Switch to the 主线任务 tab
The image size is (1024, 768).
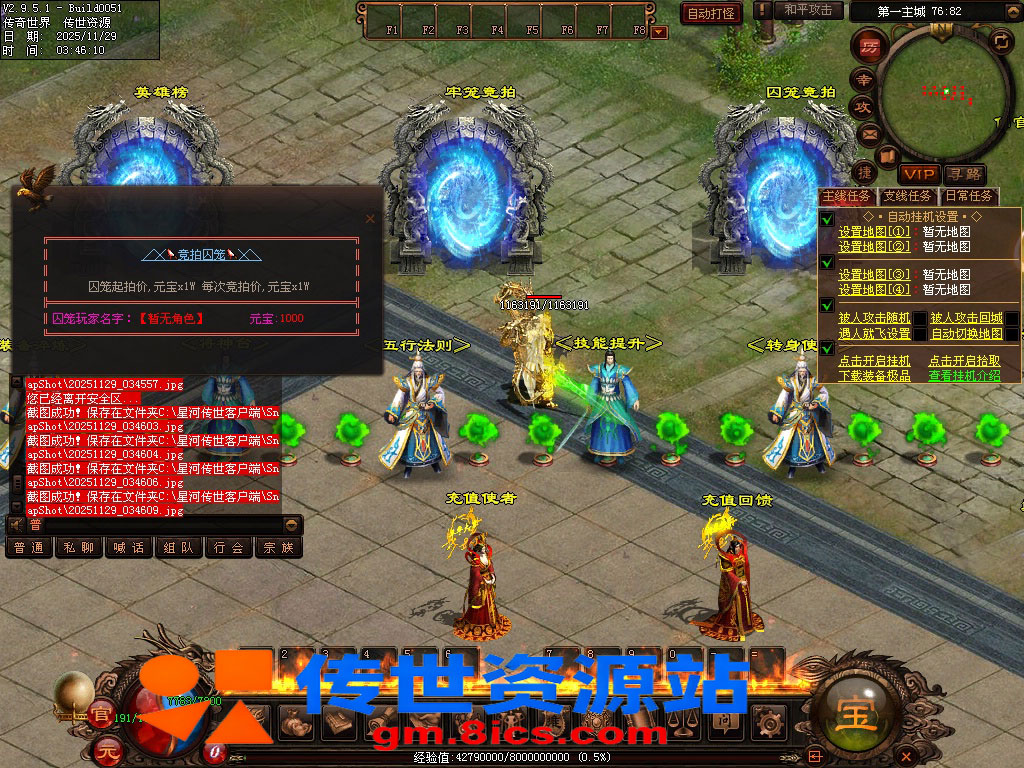(846, 196)
